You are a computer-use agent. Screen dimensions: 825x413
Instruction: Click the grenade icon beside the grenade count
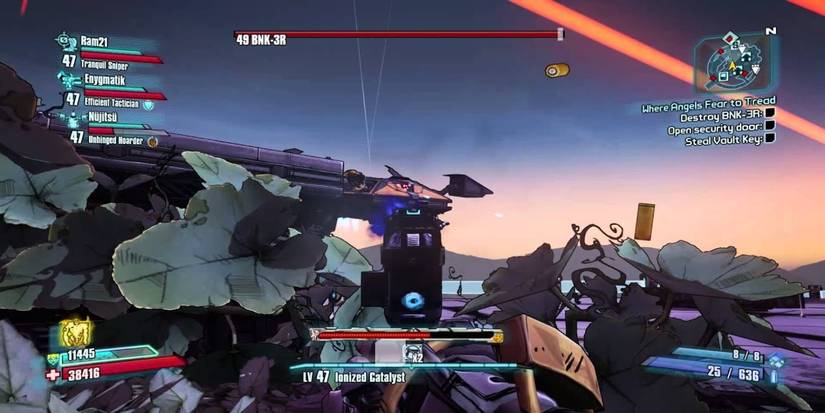(777, 361)
